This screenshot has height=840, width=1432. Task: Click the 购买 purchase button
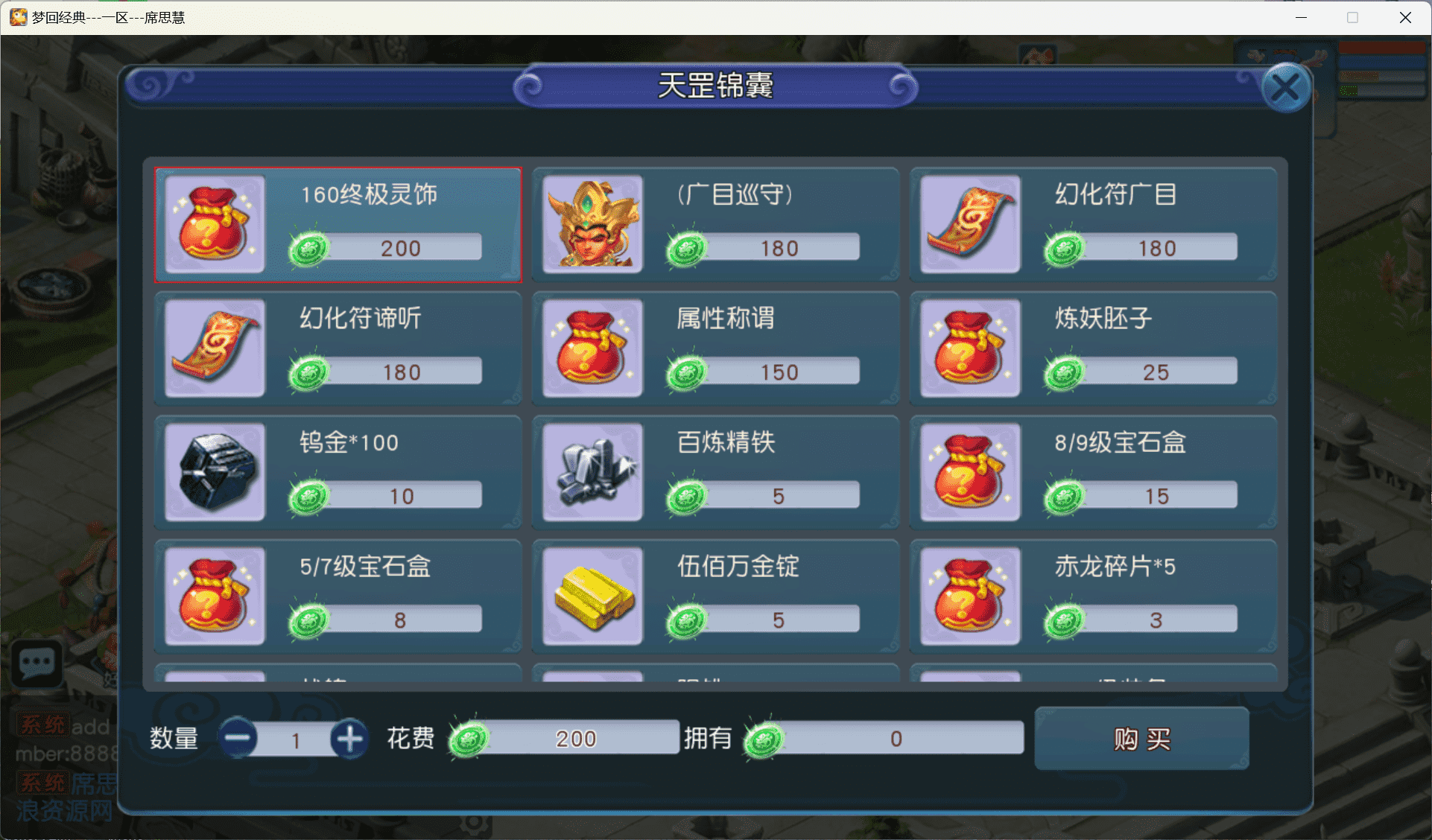click(1141, 738)
